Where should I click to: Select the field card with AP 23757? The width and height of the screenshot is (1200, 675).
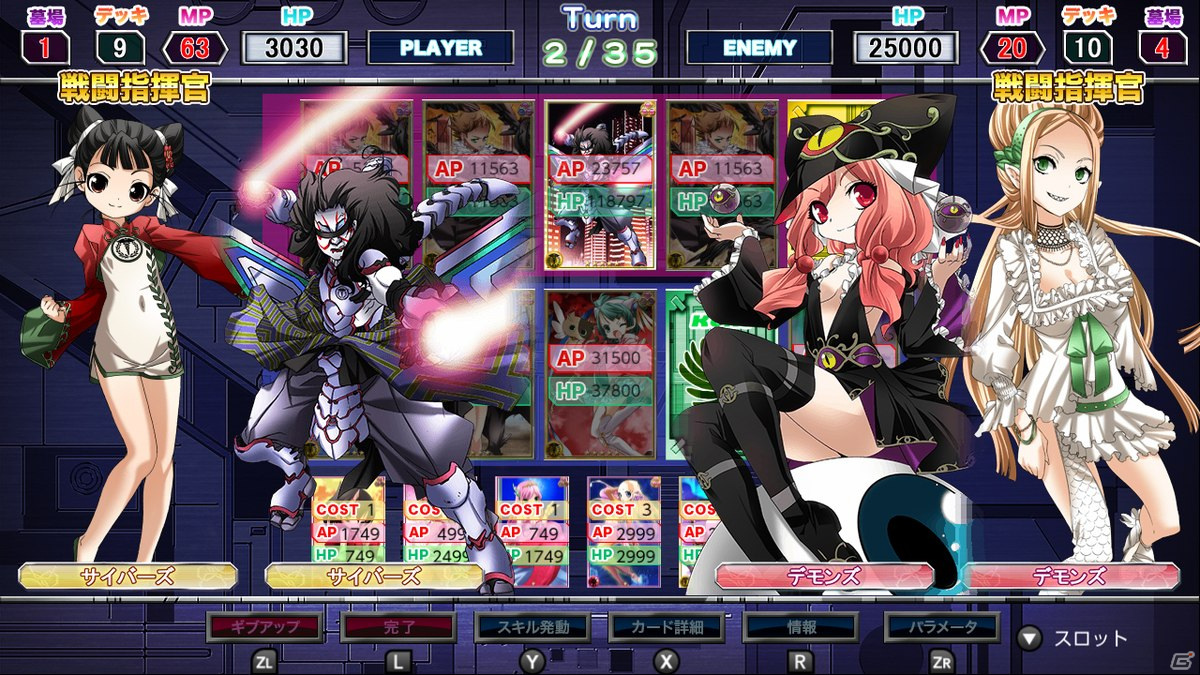coord(601,185)
